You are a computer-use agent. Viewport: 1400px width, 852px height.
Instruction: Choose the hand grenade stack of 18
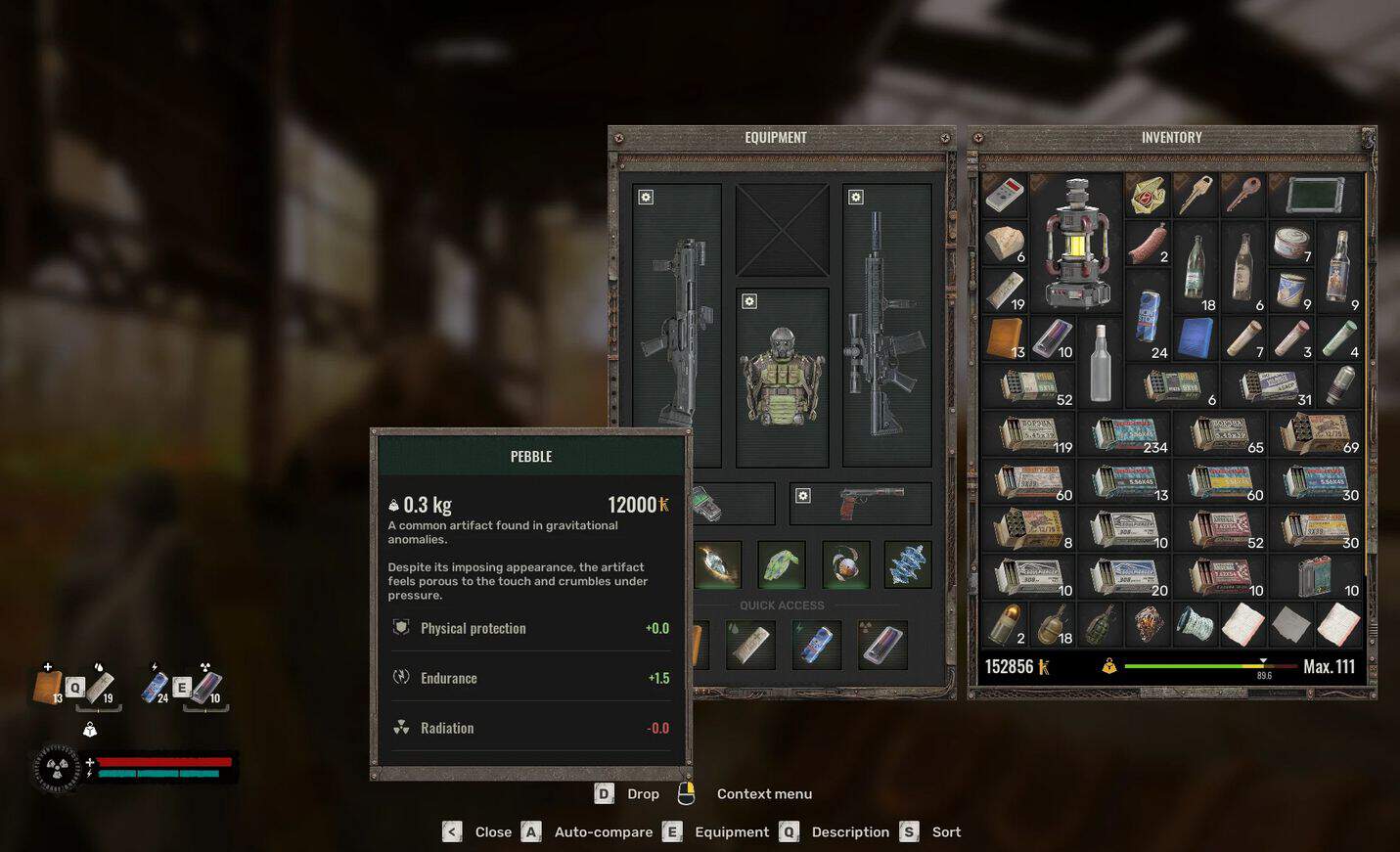[x=1053, y=624]
